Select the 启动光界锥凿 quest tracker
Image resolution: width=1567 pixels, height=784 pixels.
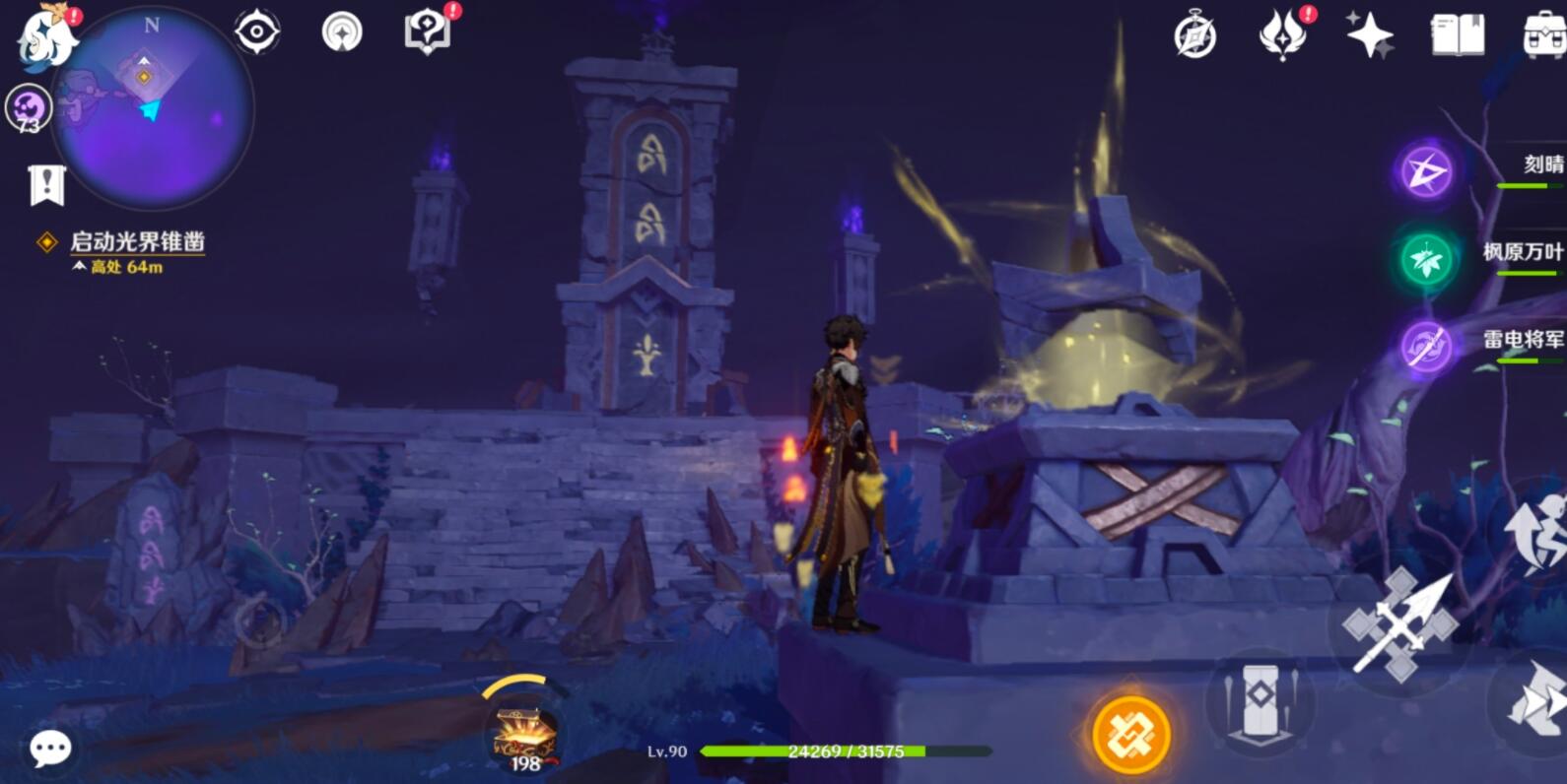point(137,242)
